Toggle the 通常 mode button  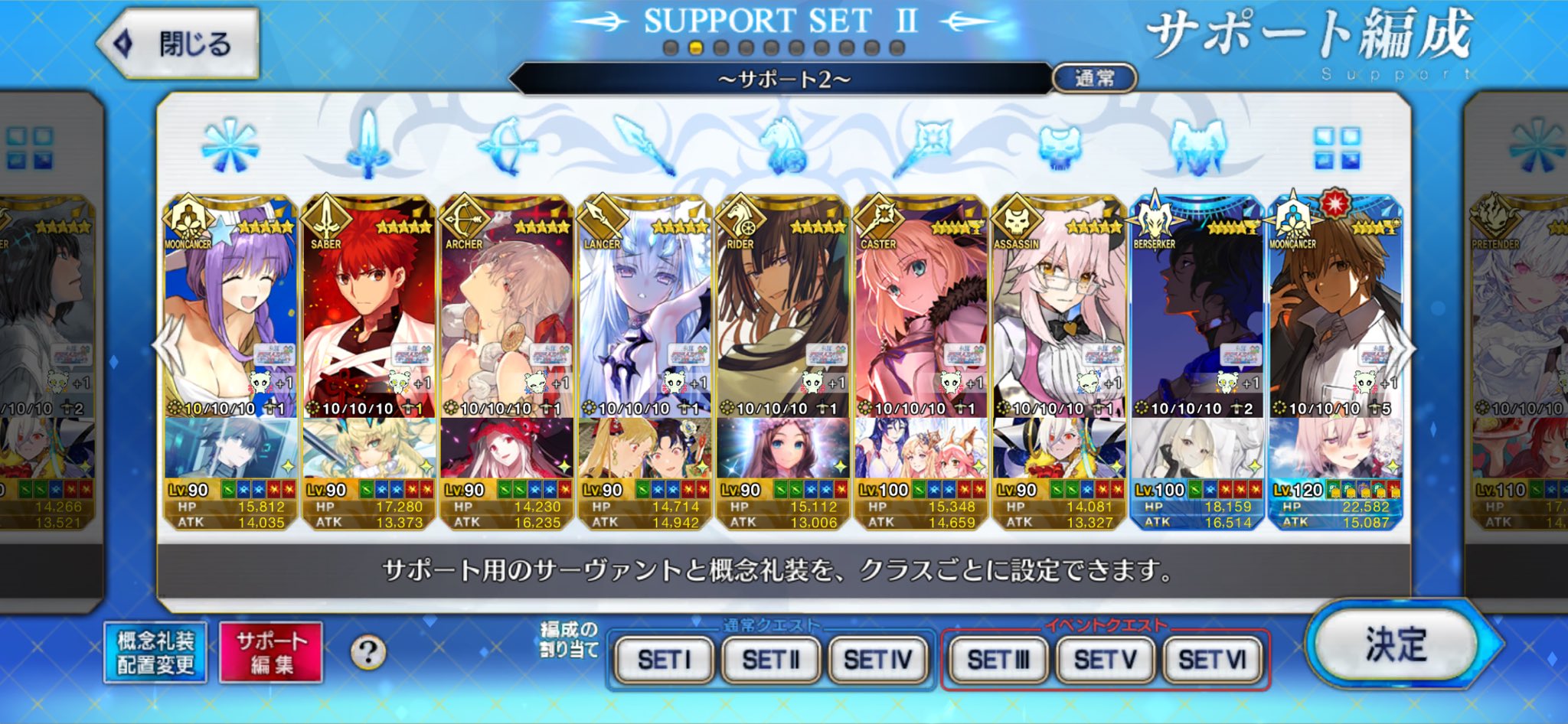(1094, 78)
